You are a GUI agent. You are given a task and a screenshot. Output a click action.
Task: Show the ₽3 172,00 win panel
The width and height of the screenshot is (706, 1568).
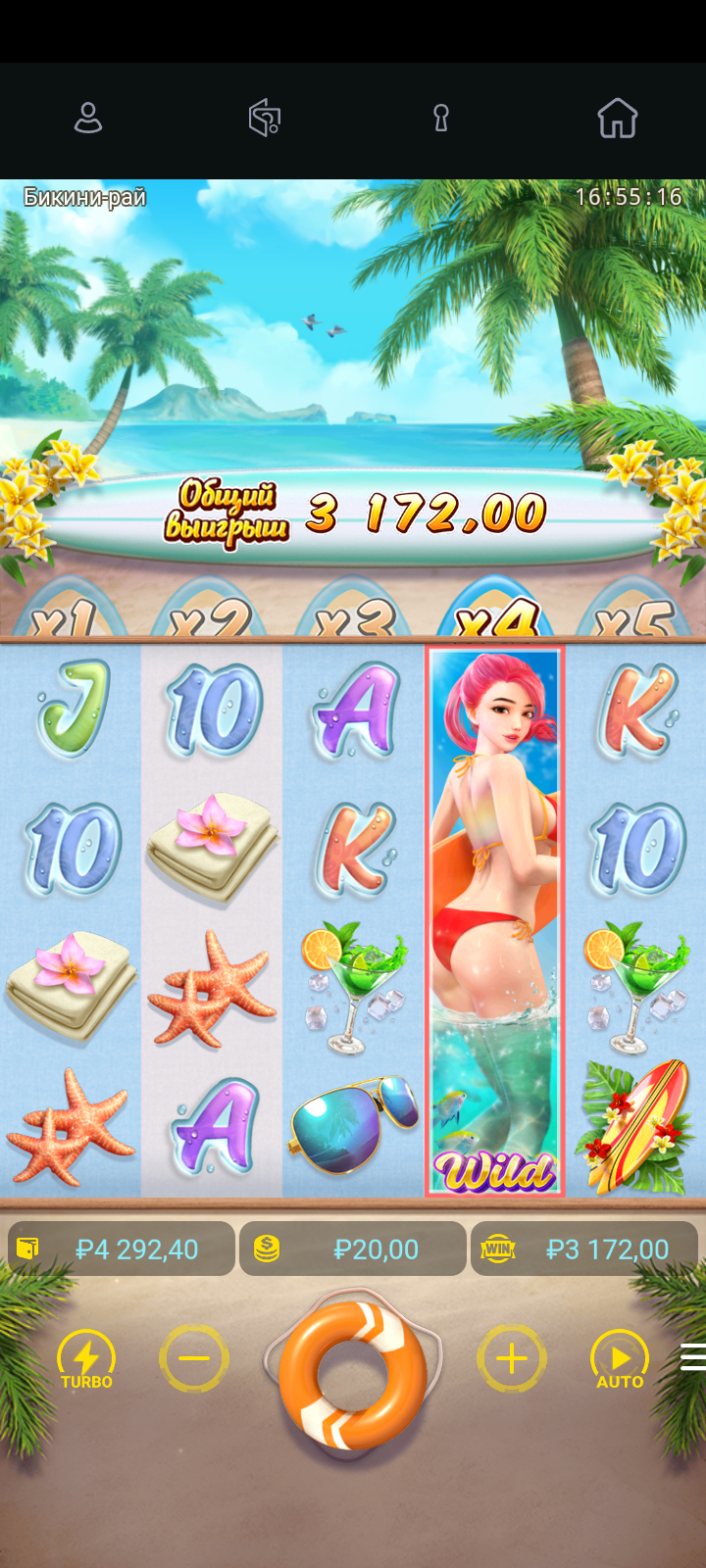tap(584, 1249)
